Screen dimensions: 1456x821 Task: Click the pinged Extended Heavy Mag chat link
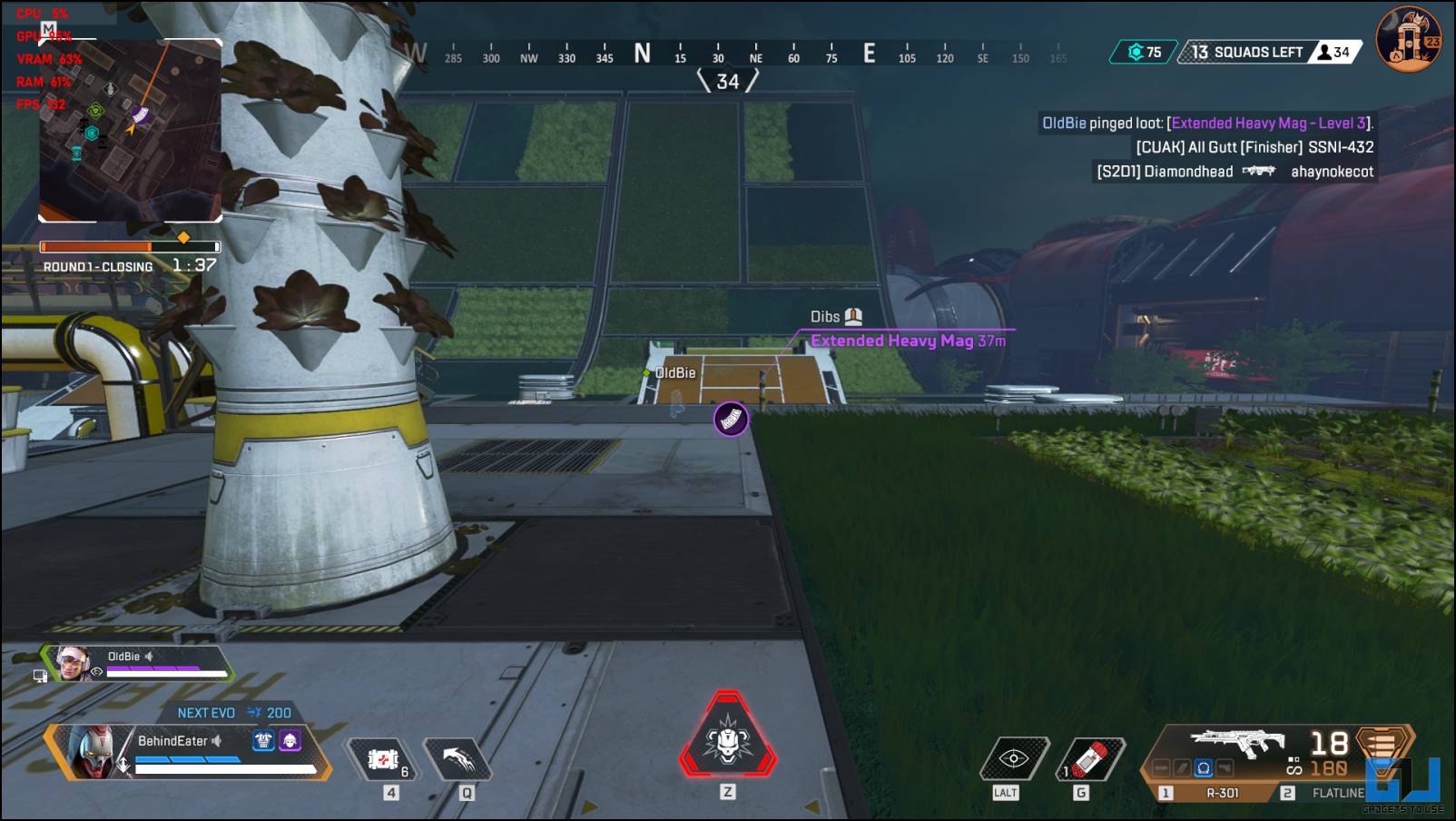click(x=1268, y=124)
